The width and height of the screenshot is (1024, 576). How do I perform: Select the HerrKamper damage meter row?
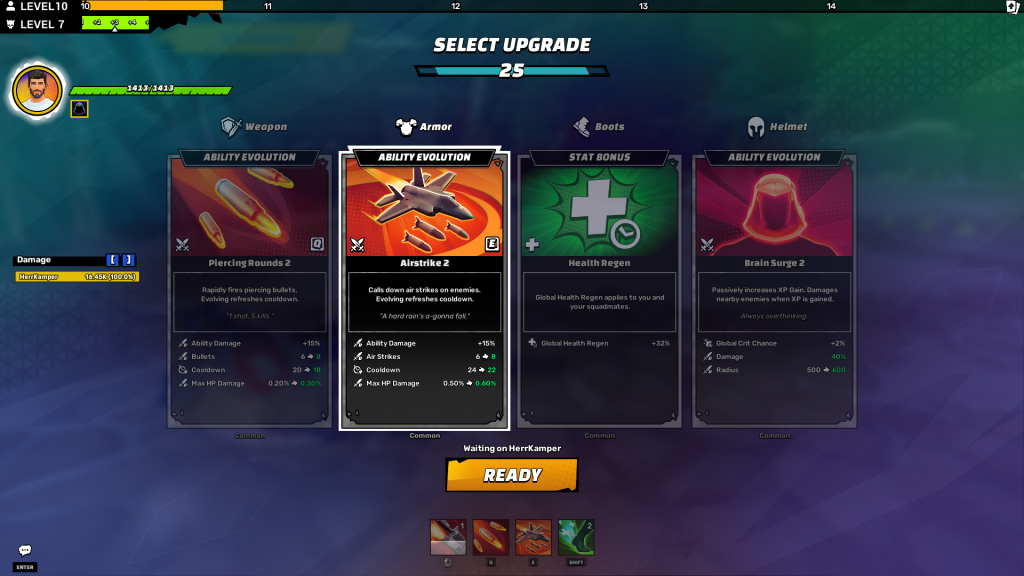pos(77,276)
